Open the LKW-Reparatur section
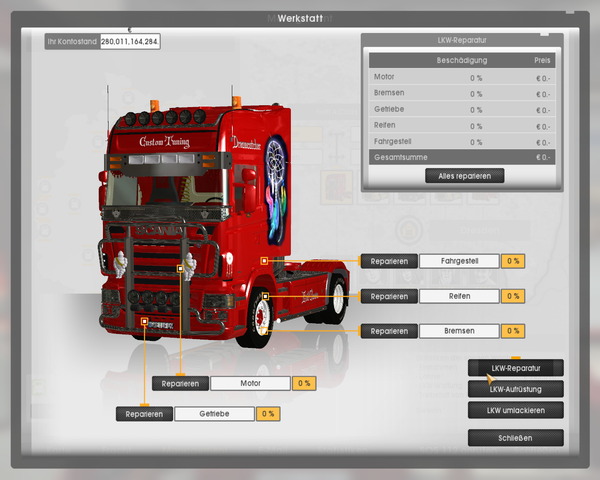This screenshot has height=480, width=600. coord(515,368)
